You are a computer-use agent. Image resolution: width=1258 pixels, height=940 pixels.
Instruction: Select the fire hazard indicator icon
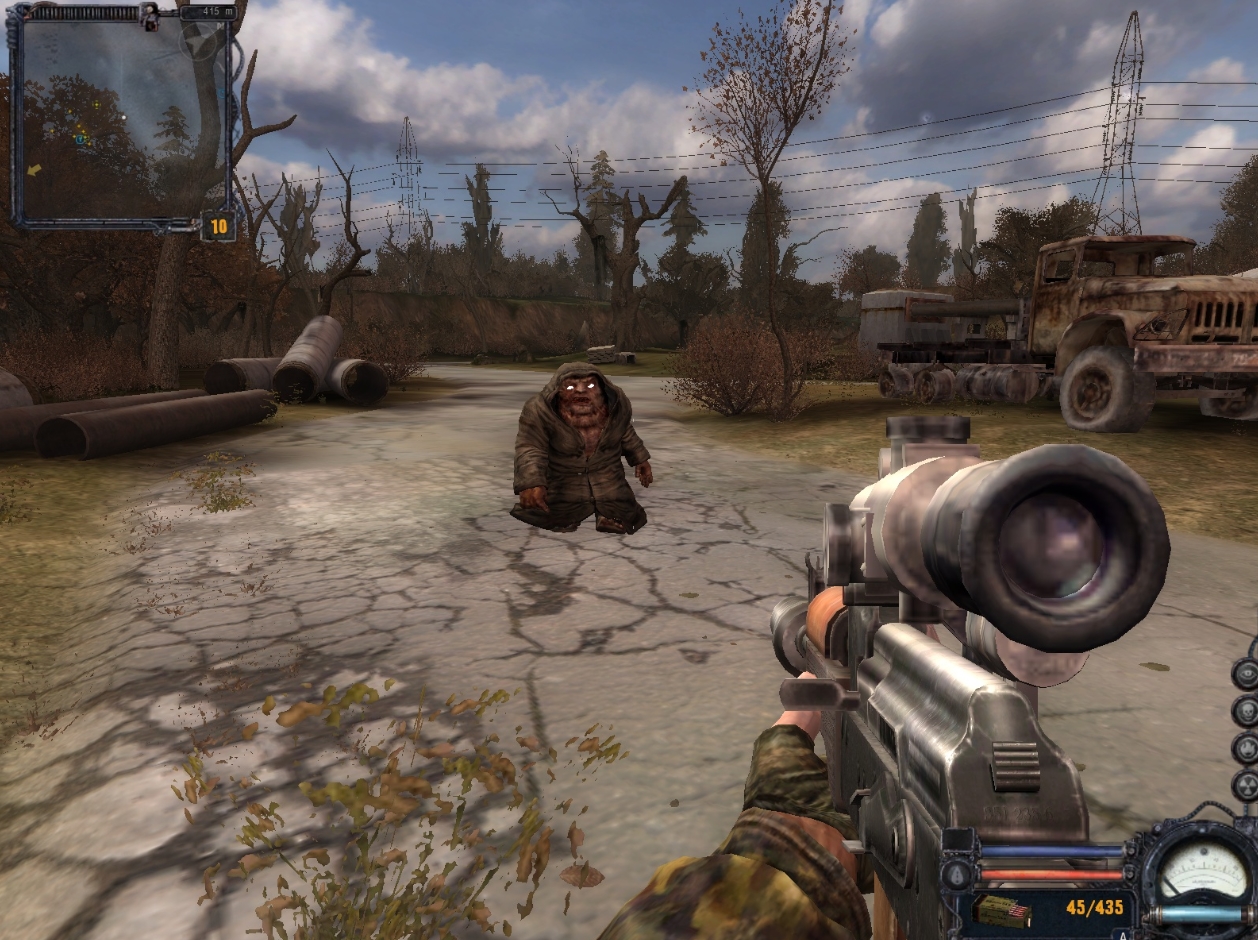[1247, 749]
